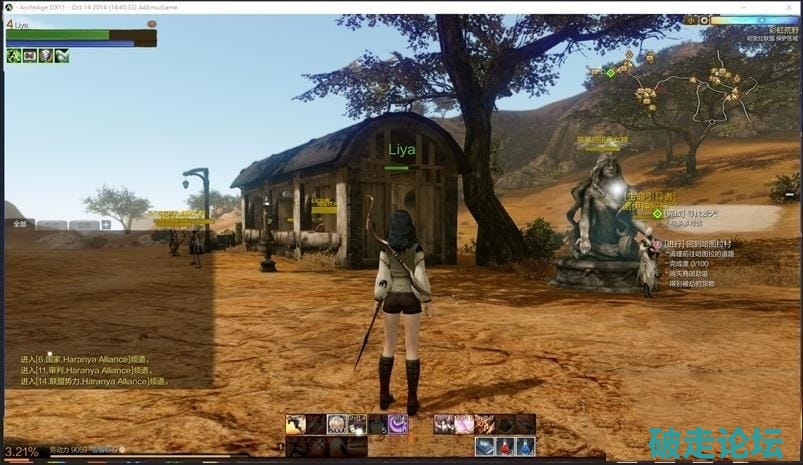803x465 pixels.
Task: Click the first skill on the hotbar
Action: (x=296, y=424)
